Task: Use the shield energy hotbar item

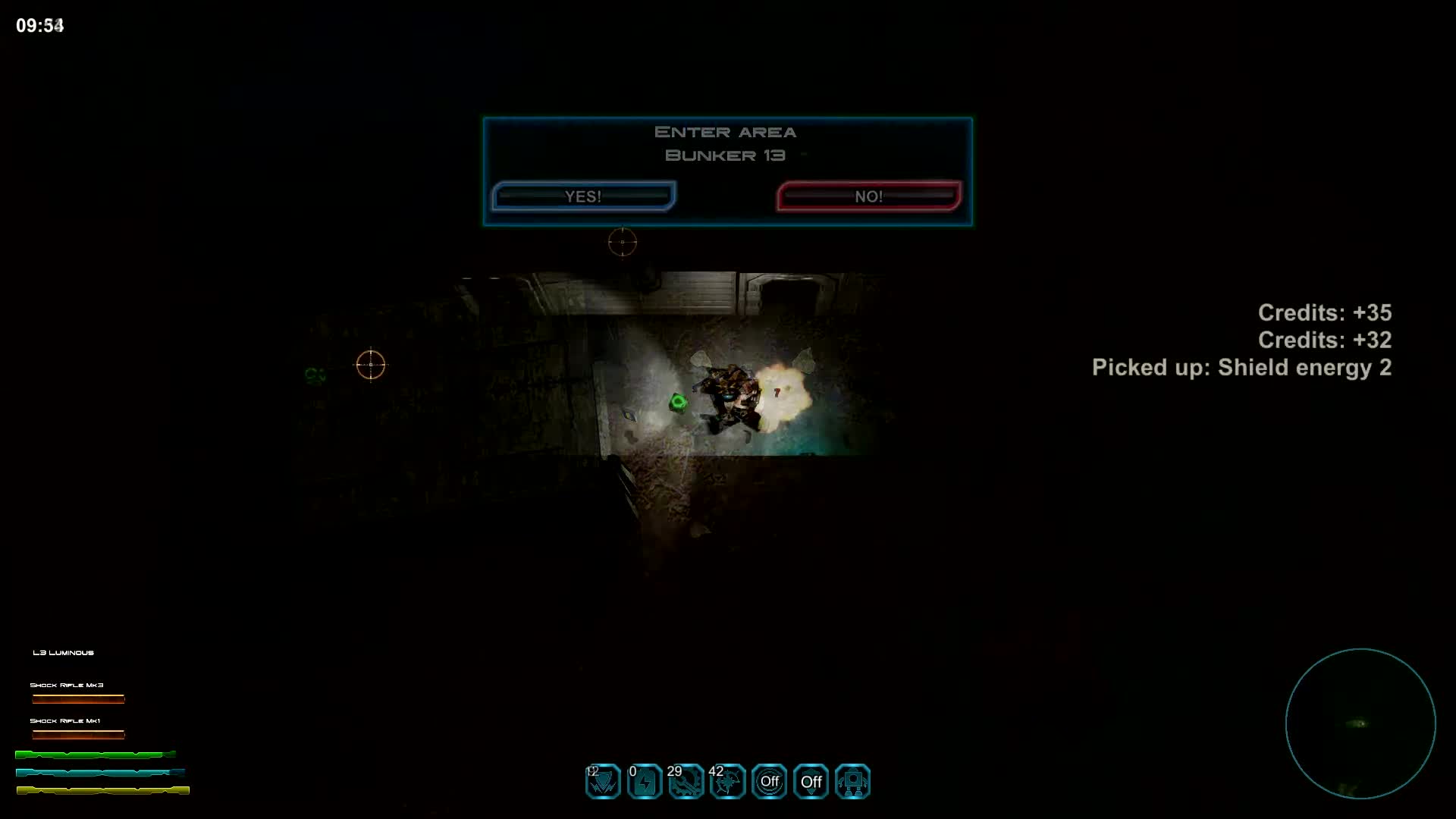Action: pos(603,782)
